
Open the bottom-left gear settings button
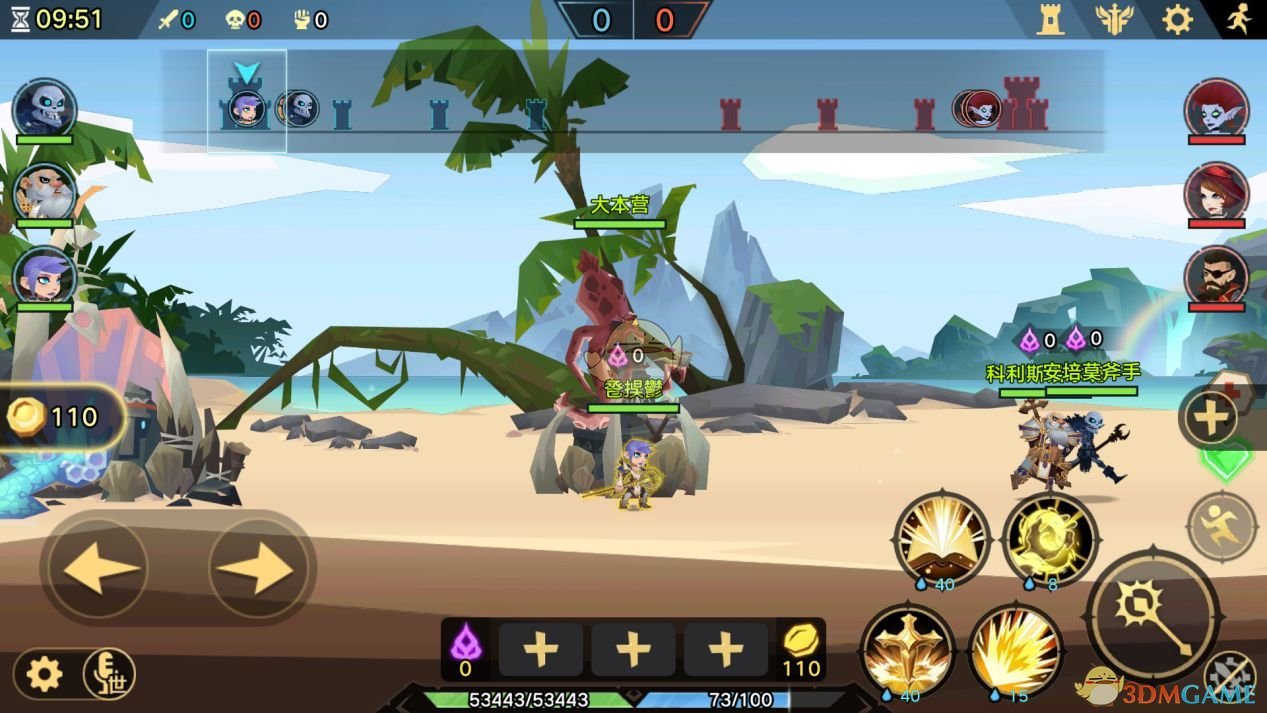(x=44, y=674)
